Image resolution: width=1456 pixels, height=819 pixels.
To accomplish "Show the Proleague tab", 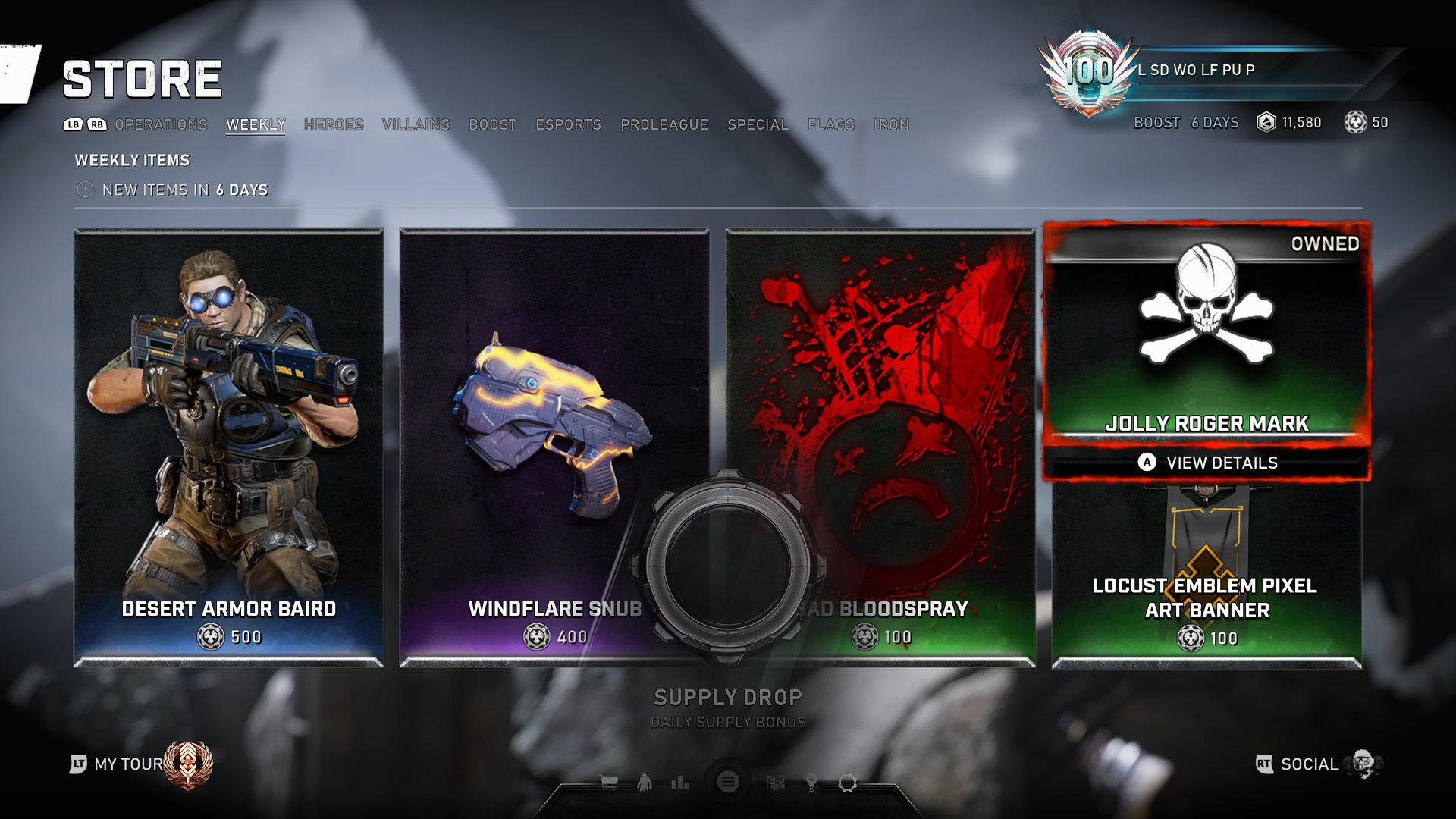I will 664,124.
